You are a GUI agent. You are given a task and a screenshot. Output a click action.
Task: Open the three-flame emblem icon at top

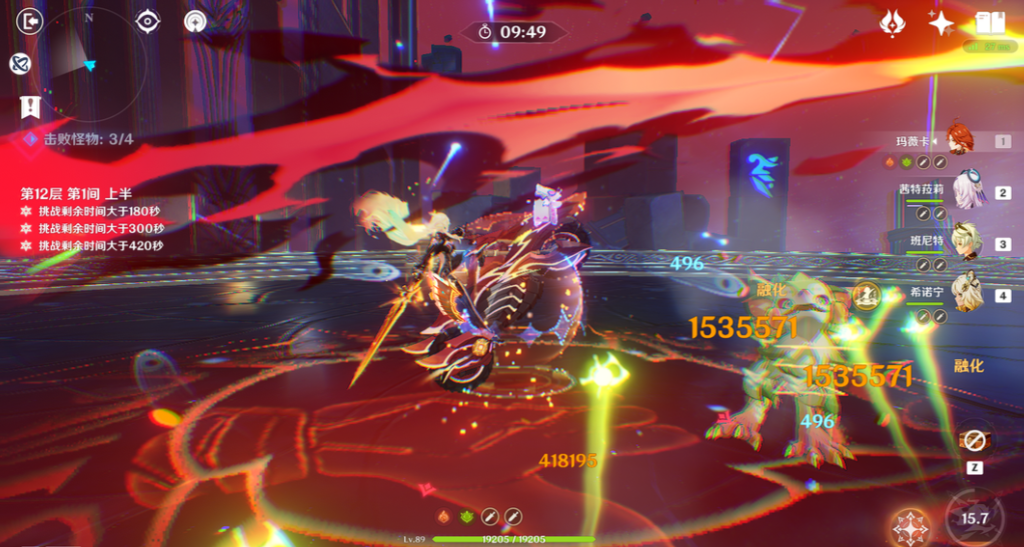[x=892, y=23]
